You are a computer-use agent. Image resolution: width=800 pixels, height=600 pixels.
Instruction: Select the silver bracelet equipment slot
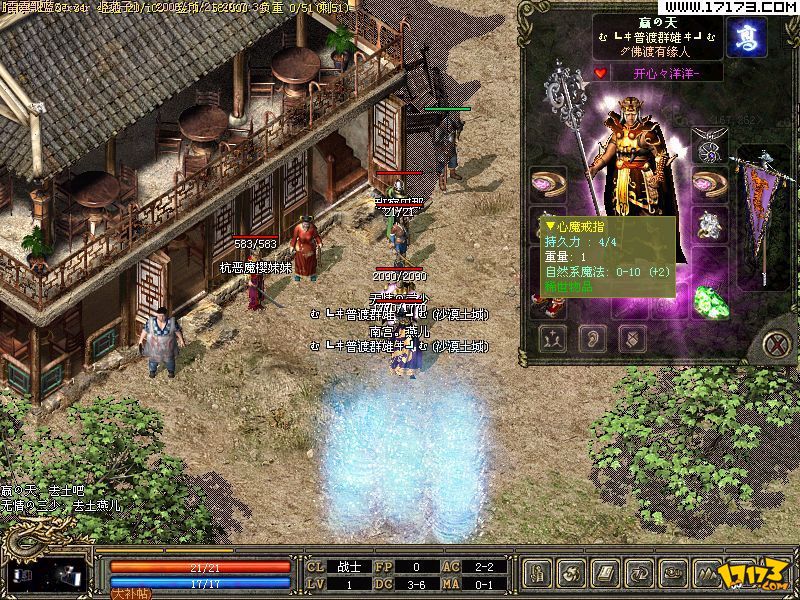coord(709,226)
